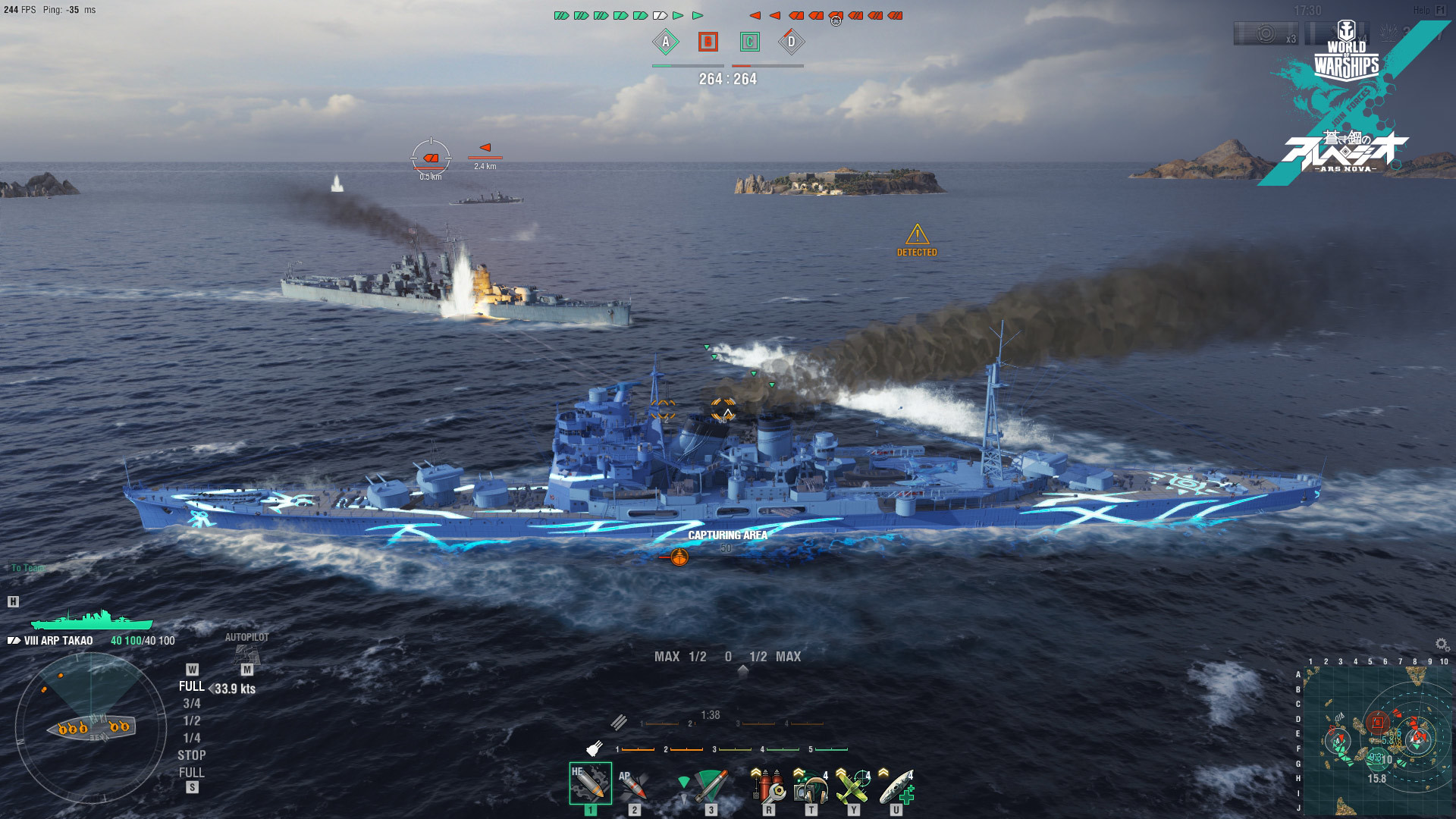
Task: Select 1/2 speed from the throttle list
Action: pyautogui.click(x=192, y=720)
